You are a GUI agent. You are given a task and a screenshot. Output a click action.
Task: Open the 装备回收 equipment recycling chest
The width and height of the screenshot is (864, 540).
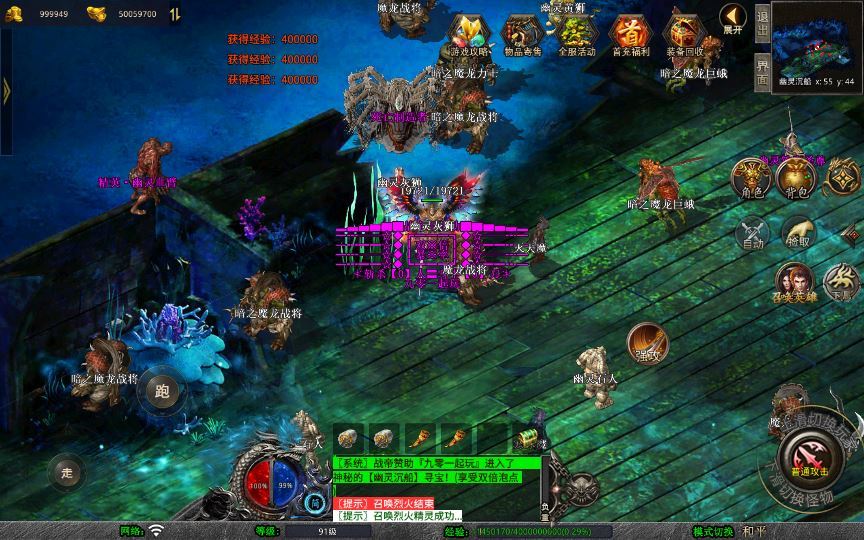[684, 35]
